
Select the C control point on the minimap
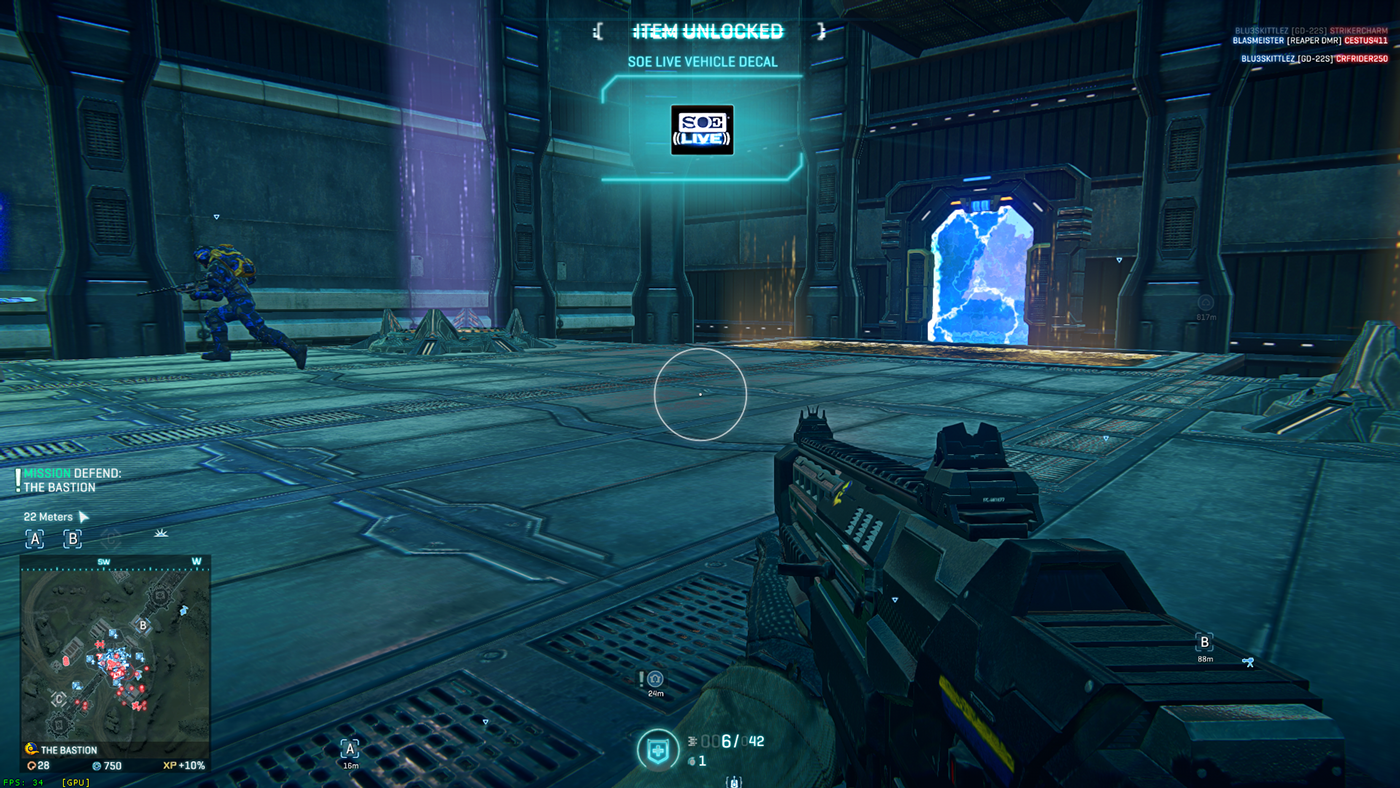point(59,698)
